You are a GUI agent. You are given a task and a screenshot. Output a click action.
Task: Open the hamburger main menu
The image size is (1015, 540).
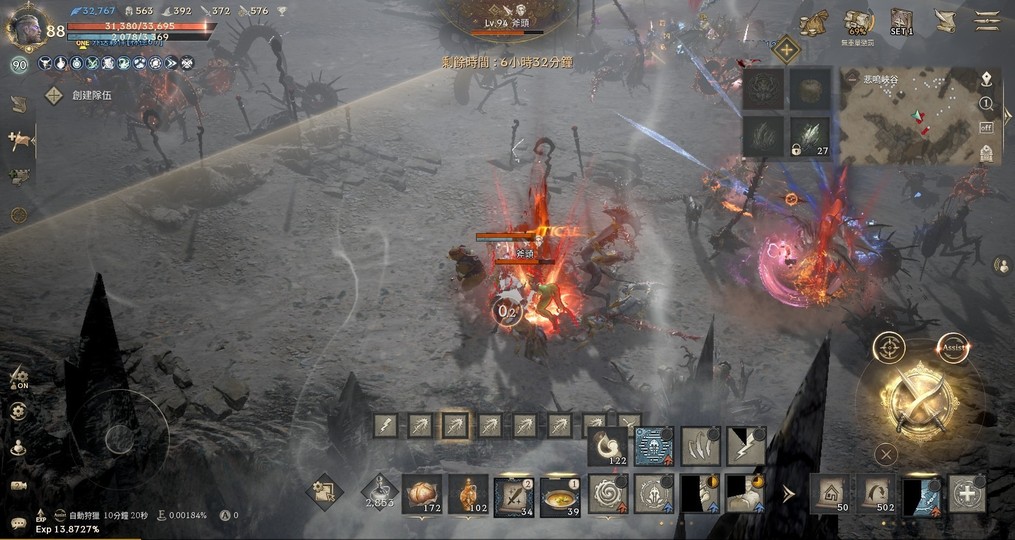987,20
